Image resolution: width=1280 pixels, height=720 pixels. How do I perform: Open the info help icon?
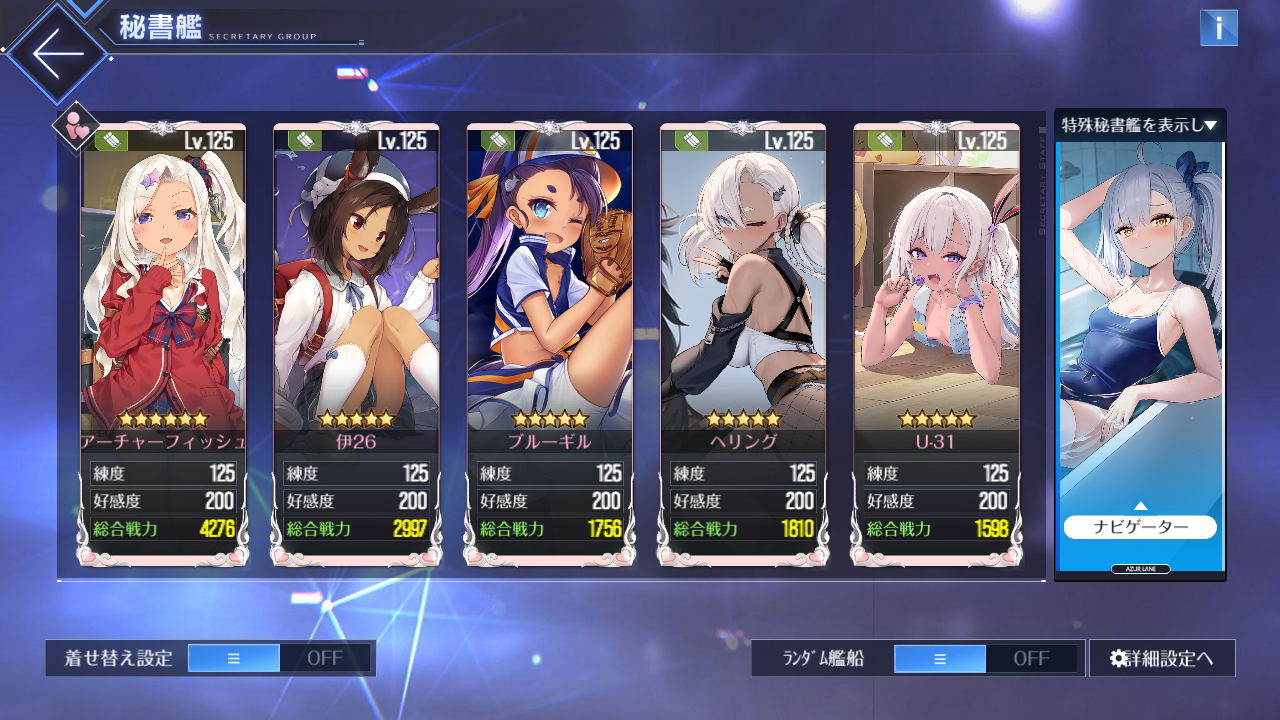1218,28
